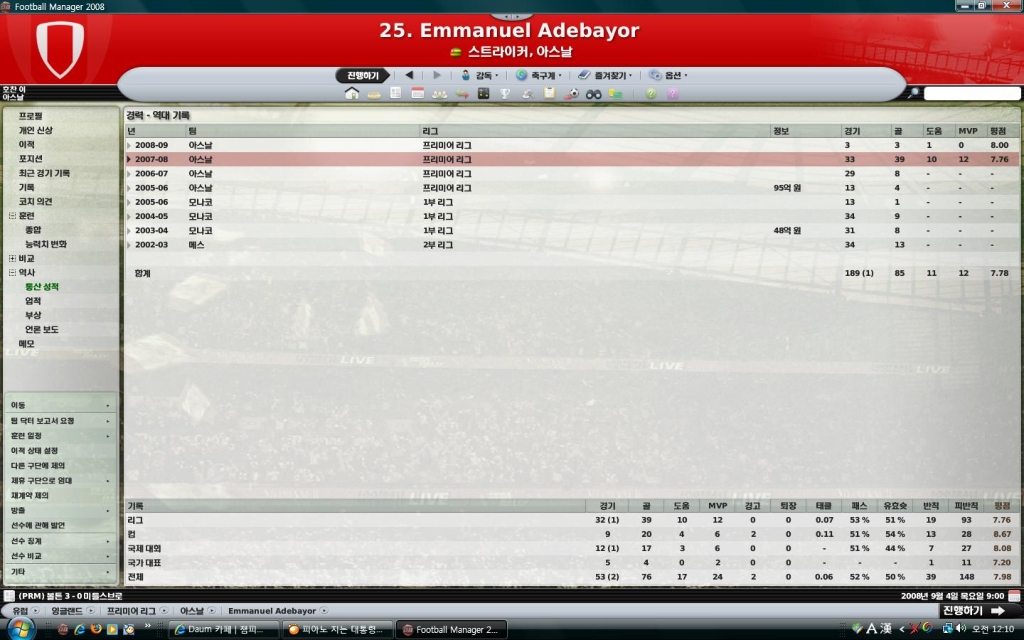Click the 잉글랜드 England breadcrumb

[68, 610]
